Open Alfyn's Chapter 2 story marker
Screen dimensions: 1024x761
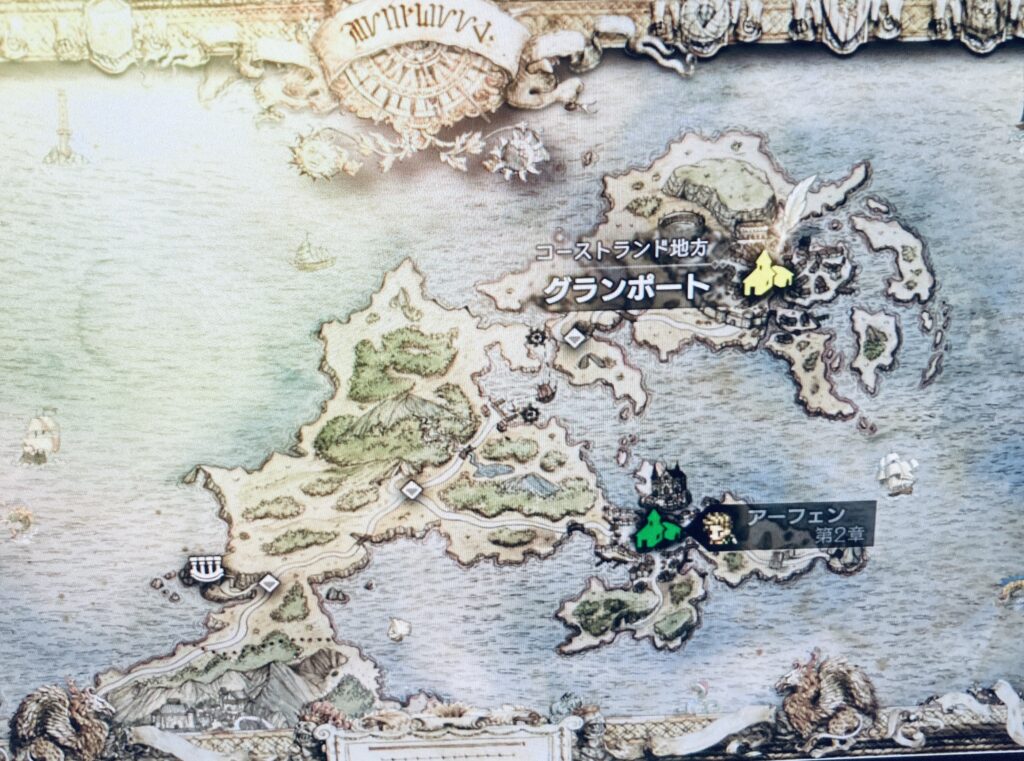point(720,527)
